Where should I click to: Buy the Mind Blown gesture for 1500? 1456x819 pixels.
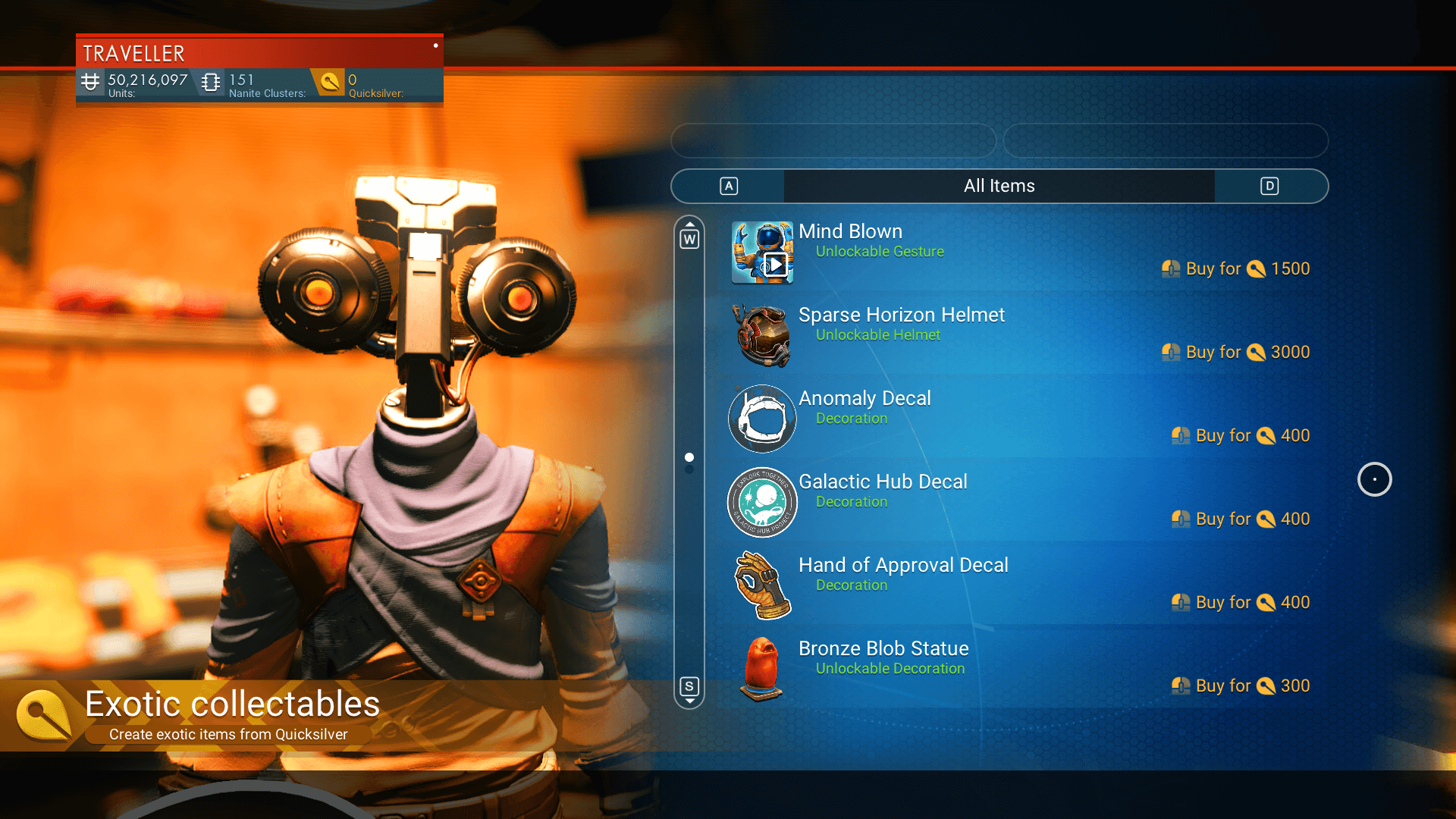[1236, 268]
